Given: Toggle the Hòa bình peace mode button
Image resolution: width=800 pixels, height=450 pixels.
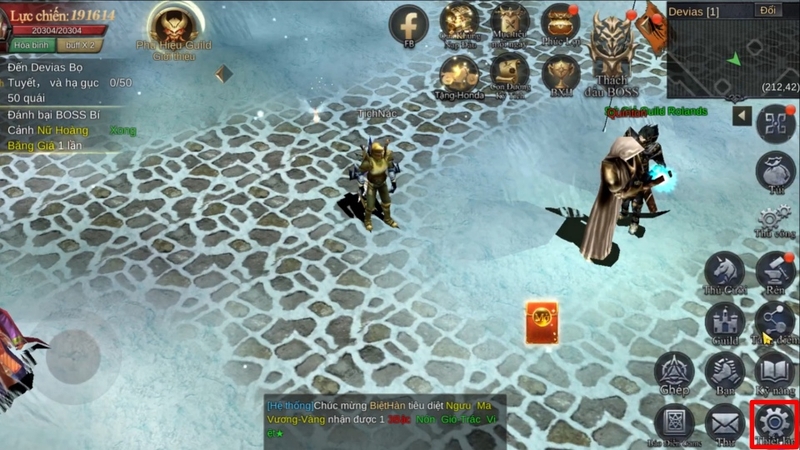Looking at the screenshot, I should click(28, 45).
